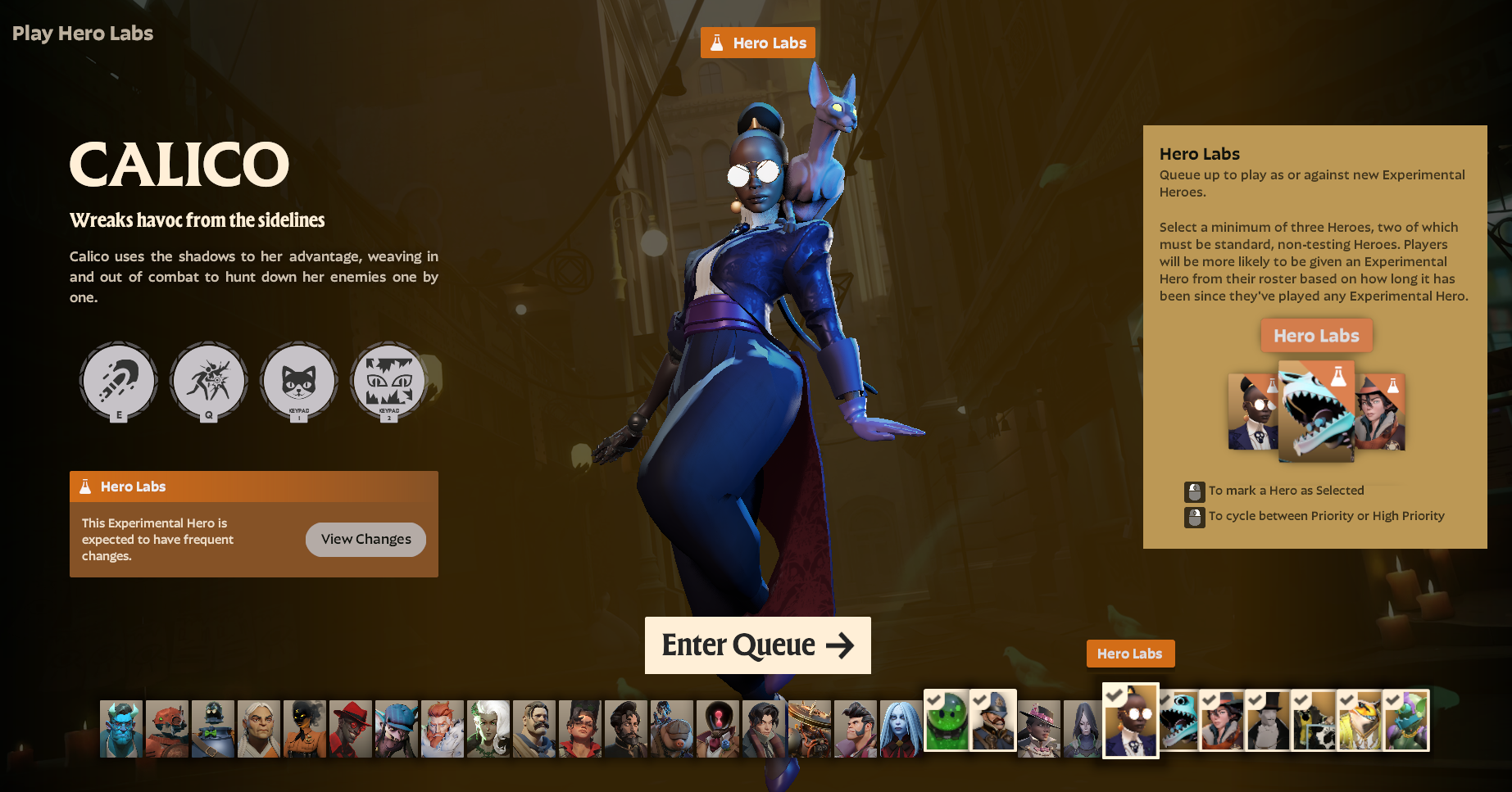The width and height of the screenshot is (1512, 792).
Task: Open the cat-face ability on Keypad 1
Action: [x=298, y=381]
